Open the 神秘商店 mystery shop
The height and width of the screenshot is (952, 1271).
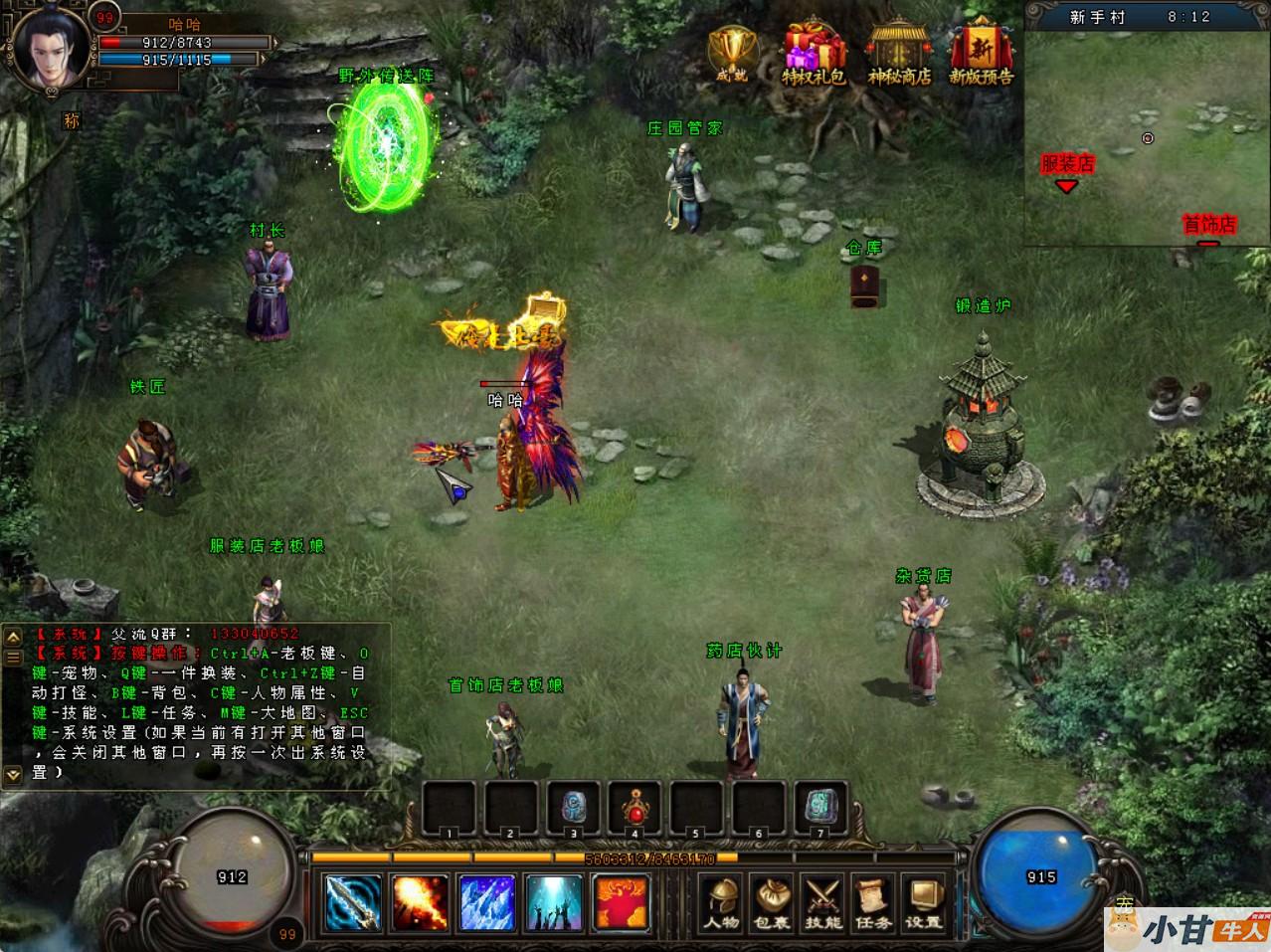coord(899,53)
